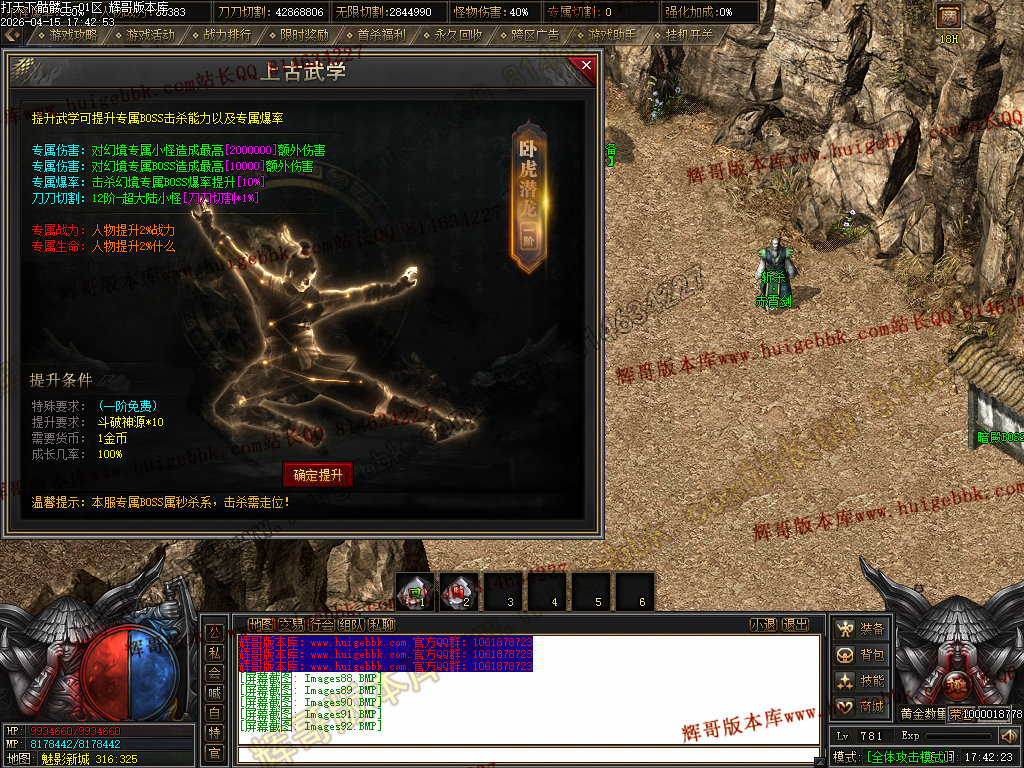1024x768 pixels.
Task: Use the item in hotbar slot 1
Action: [x=417, y=591]
